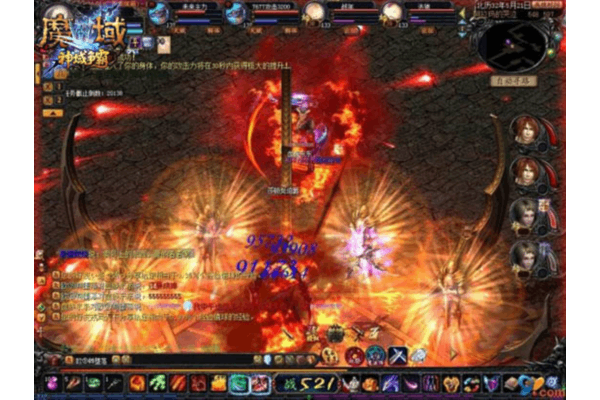Viewport: 600px width, 400px height.
Task: Select the second blue pet portrait at top
Action: click(x=236, y=13)
